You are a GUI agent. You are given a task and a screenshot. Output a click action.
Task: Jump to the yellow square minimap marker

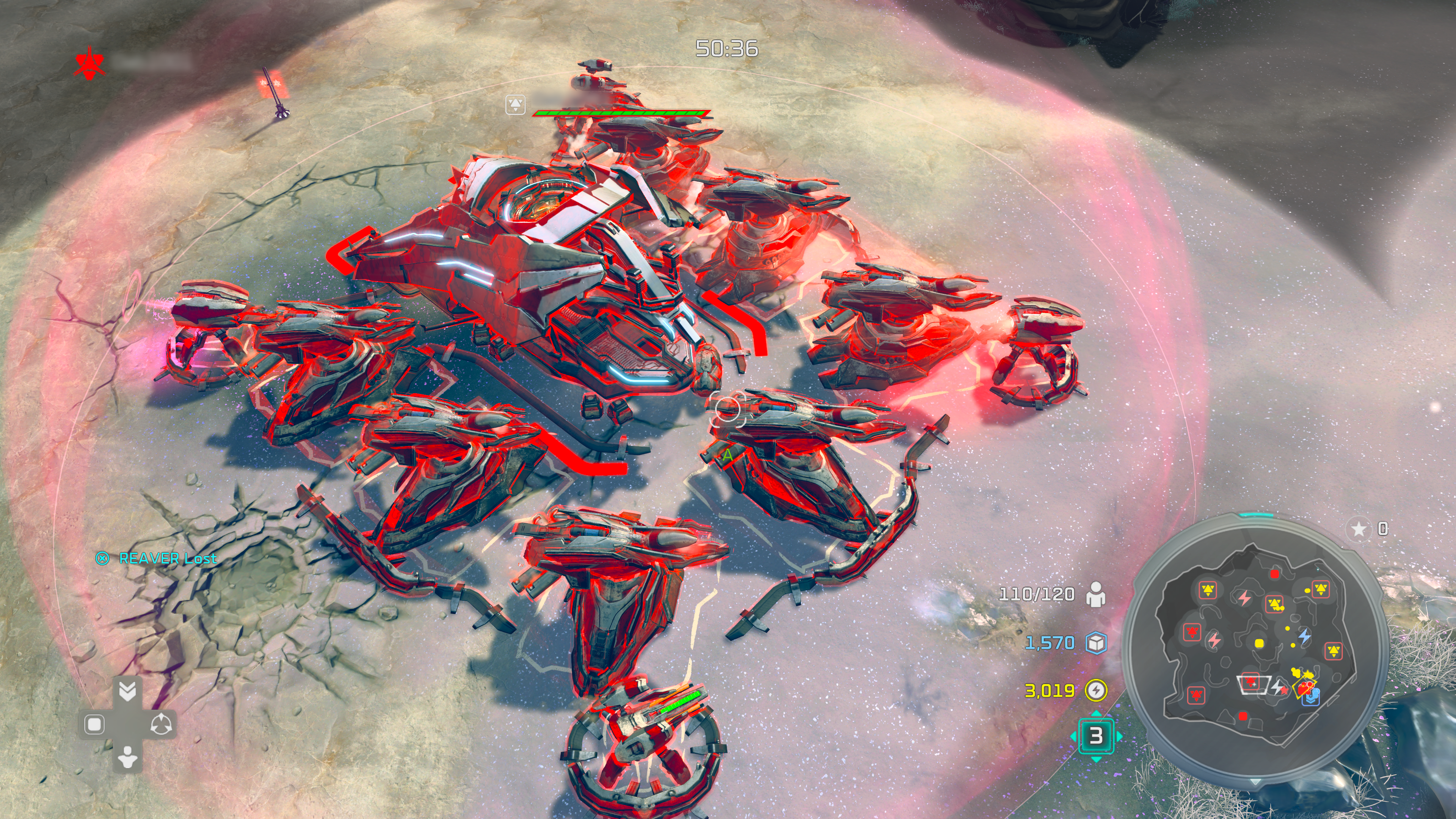1259,643
